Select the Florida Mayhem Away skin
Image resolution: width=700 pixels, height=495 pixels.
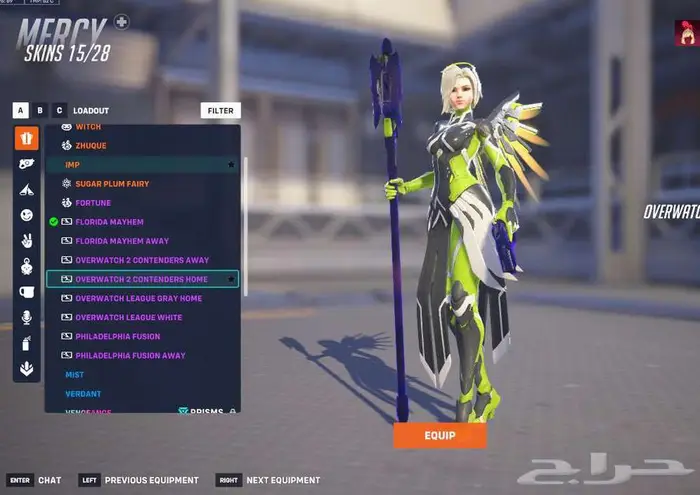(x=121, y=241)
